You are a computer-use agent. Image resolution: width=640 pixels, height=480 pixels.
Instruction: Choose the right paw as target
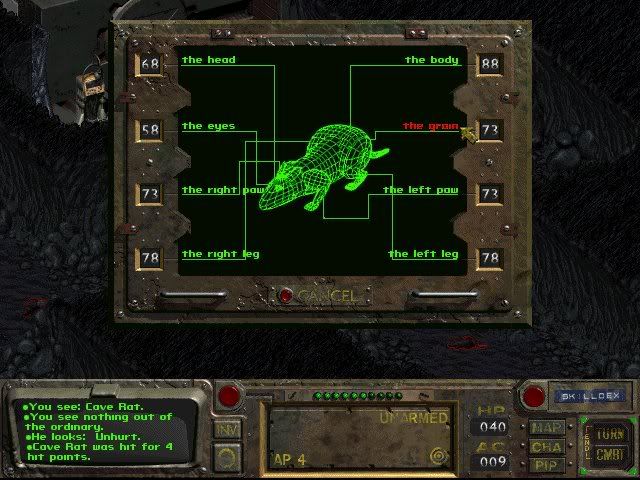click(222, 190)
